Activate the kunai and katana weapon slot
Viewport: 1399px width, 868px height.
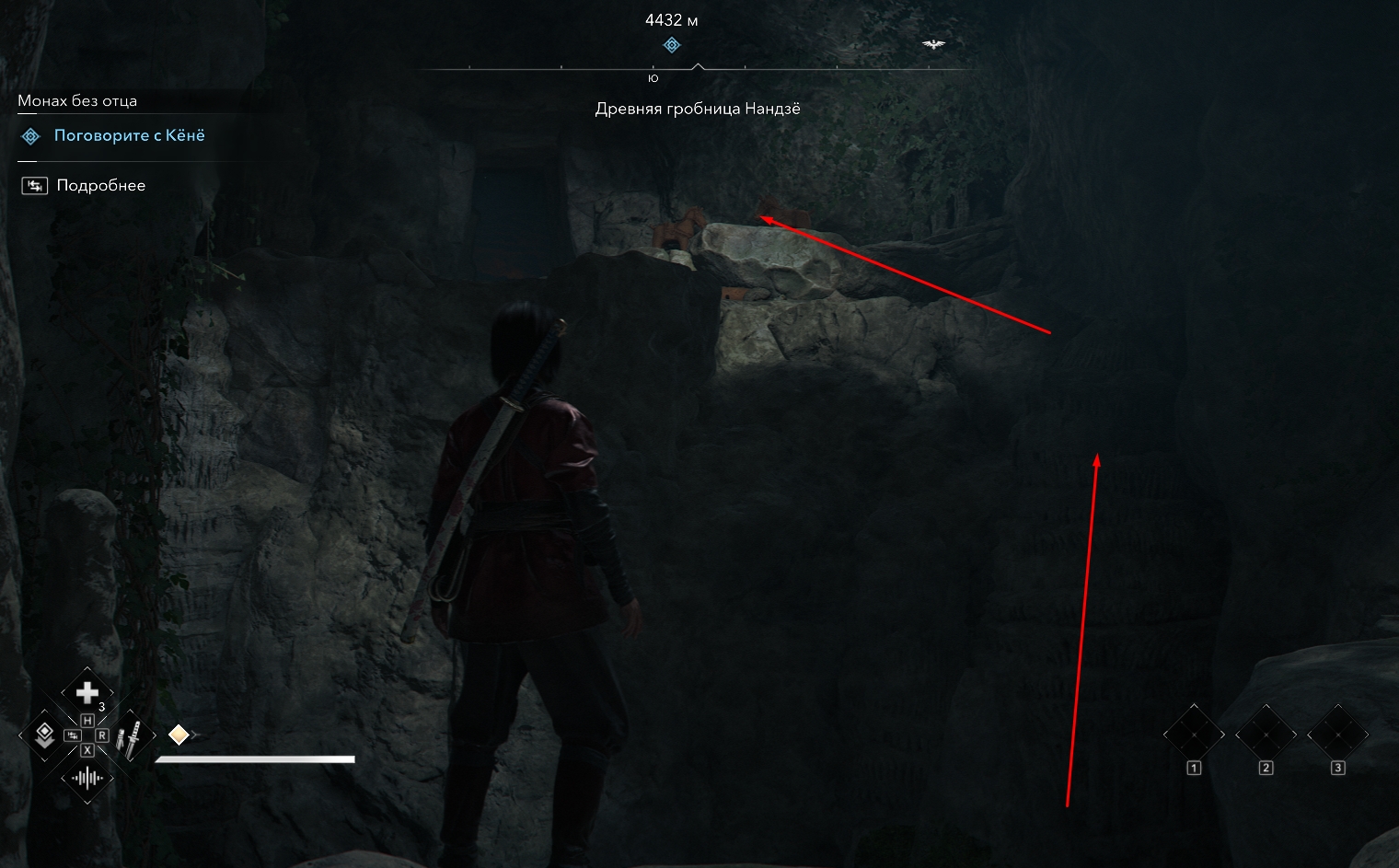point(131,737)
